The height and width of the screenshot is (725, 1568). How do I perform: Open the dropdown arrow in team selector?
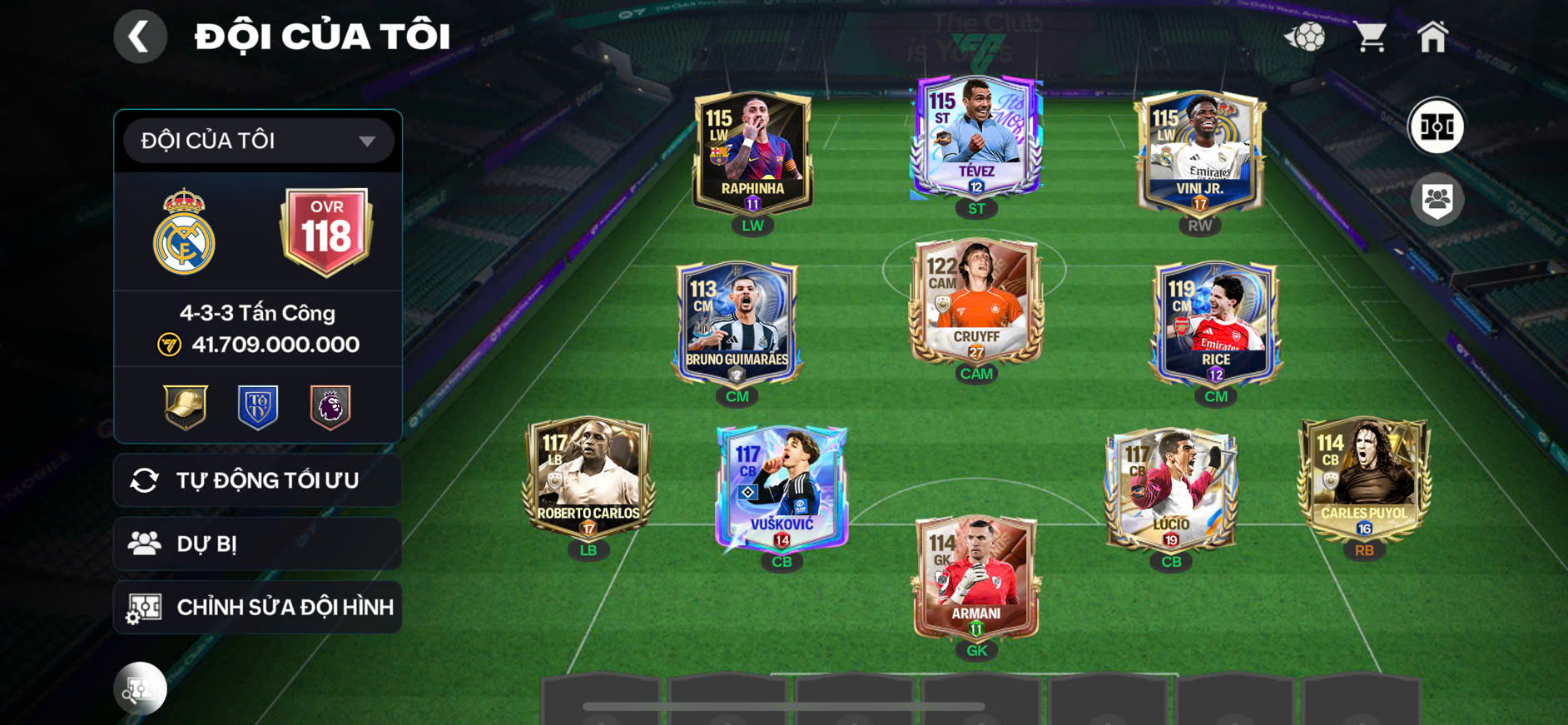370,140
